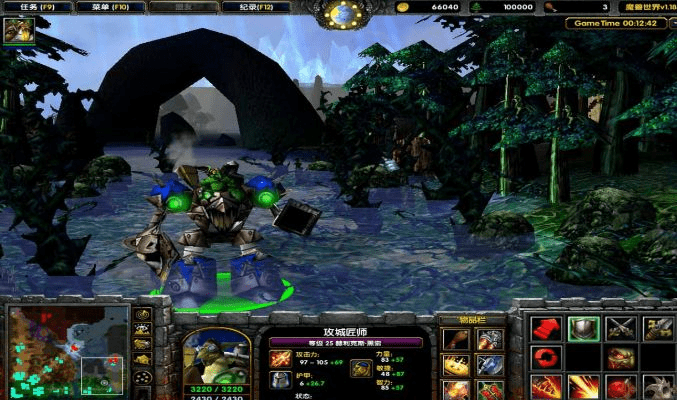
Task: Activate the red arrow Move command
Action: [545, 329]
